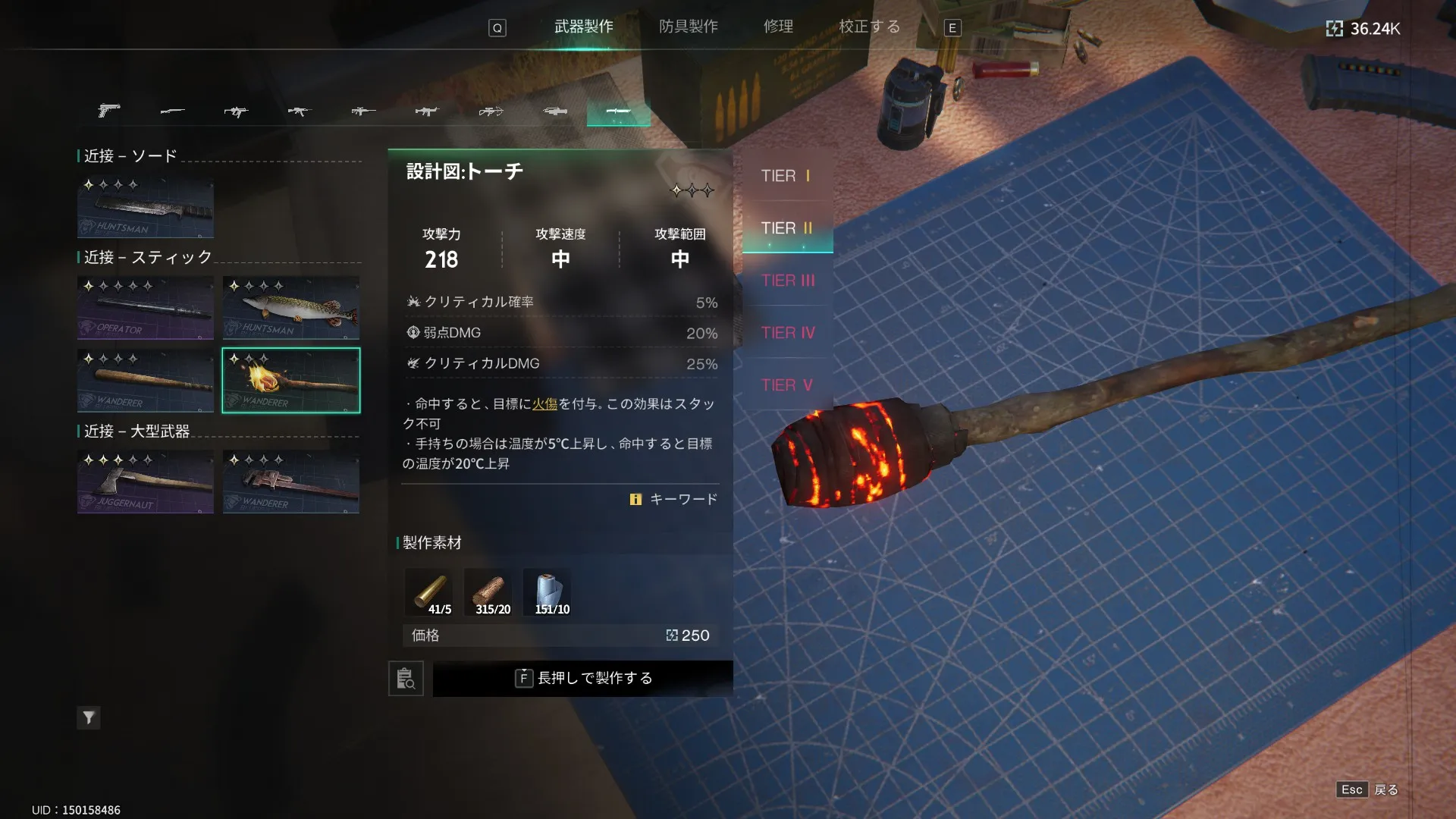Viewport: 1456px width, 819px height.
Task: Switch to the 防具製作 tab
Action: pyautogui.click(x=688, y=27)
